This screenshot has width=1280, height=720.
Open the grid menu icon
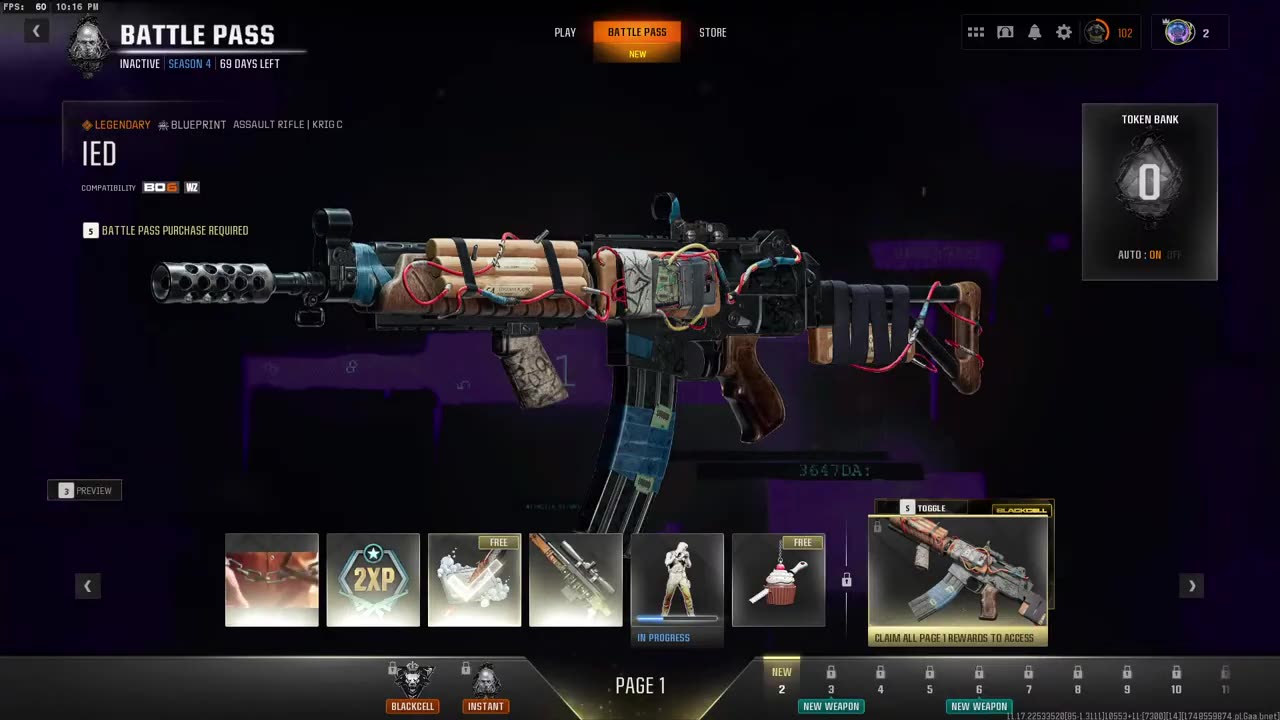[976, 32]
